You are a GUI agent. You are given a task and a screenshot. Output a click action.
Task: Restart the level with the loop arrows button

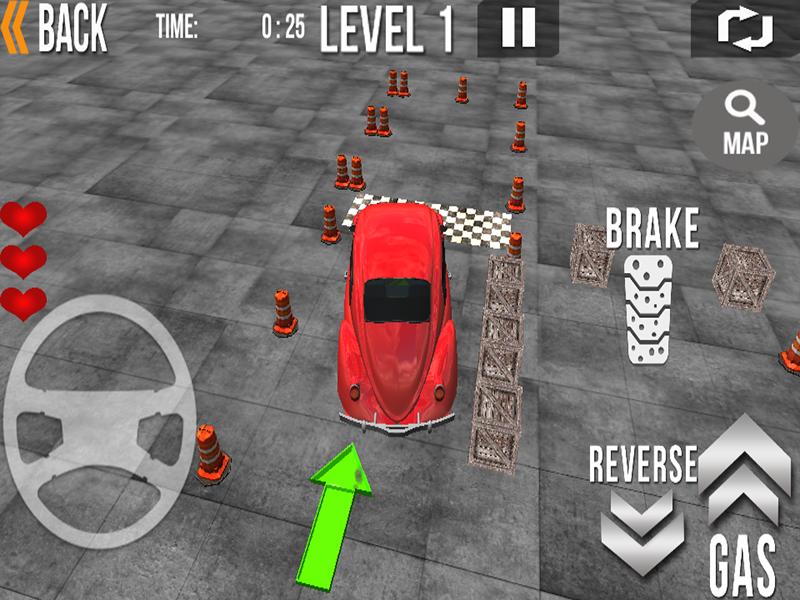(745, 28)
